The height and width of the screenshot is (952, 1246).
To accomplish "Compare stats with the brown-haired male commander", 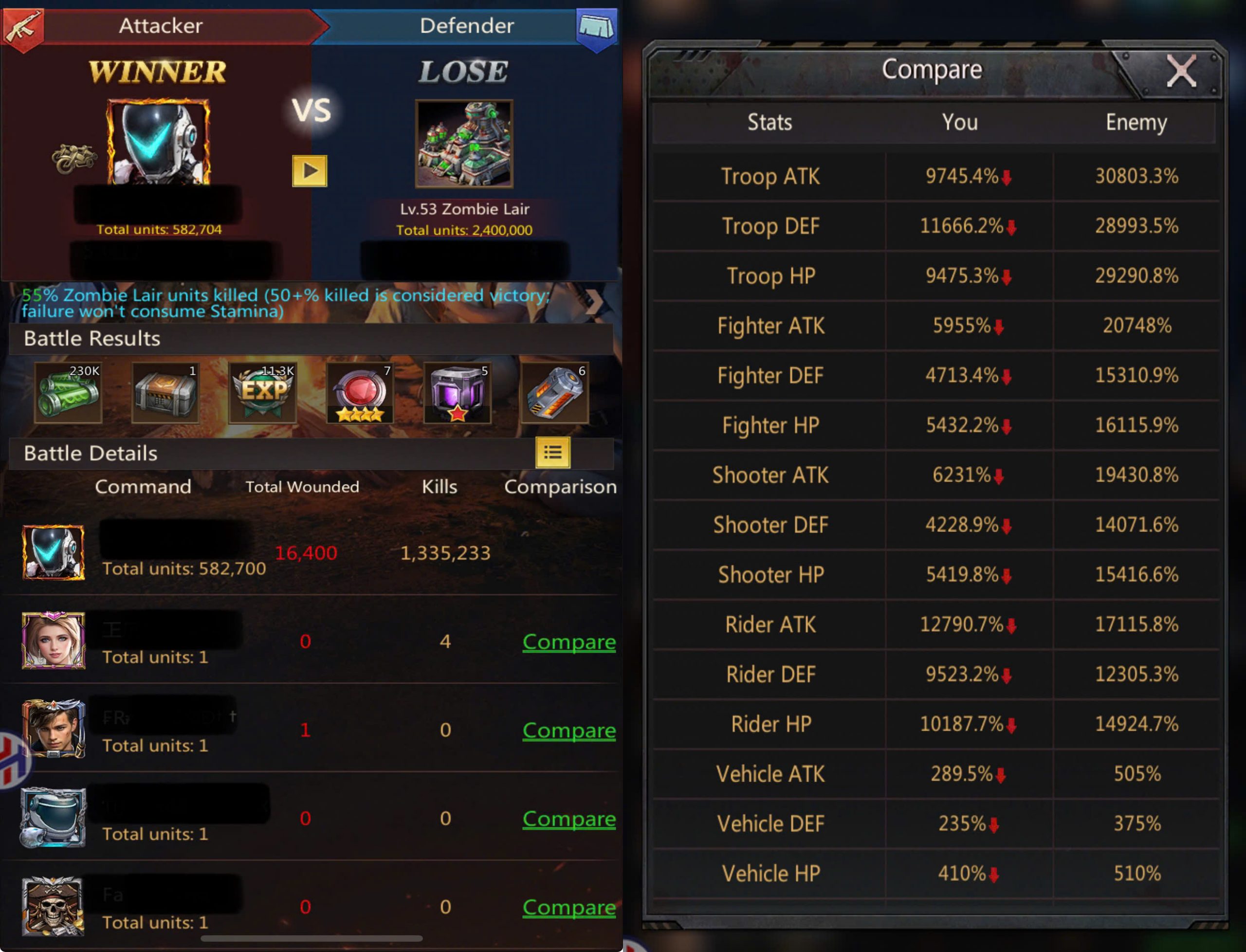I will (568, 730).
